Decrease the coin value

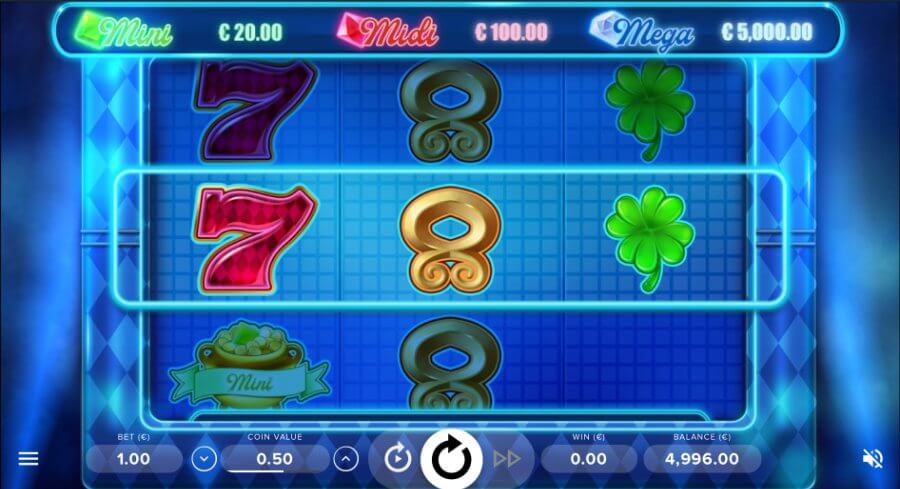[204, 459]
